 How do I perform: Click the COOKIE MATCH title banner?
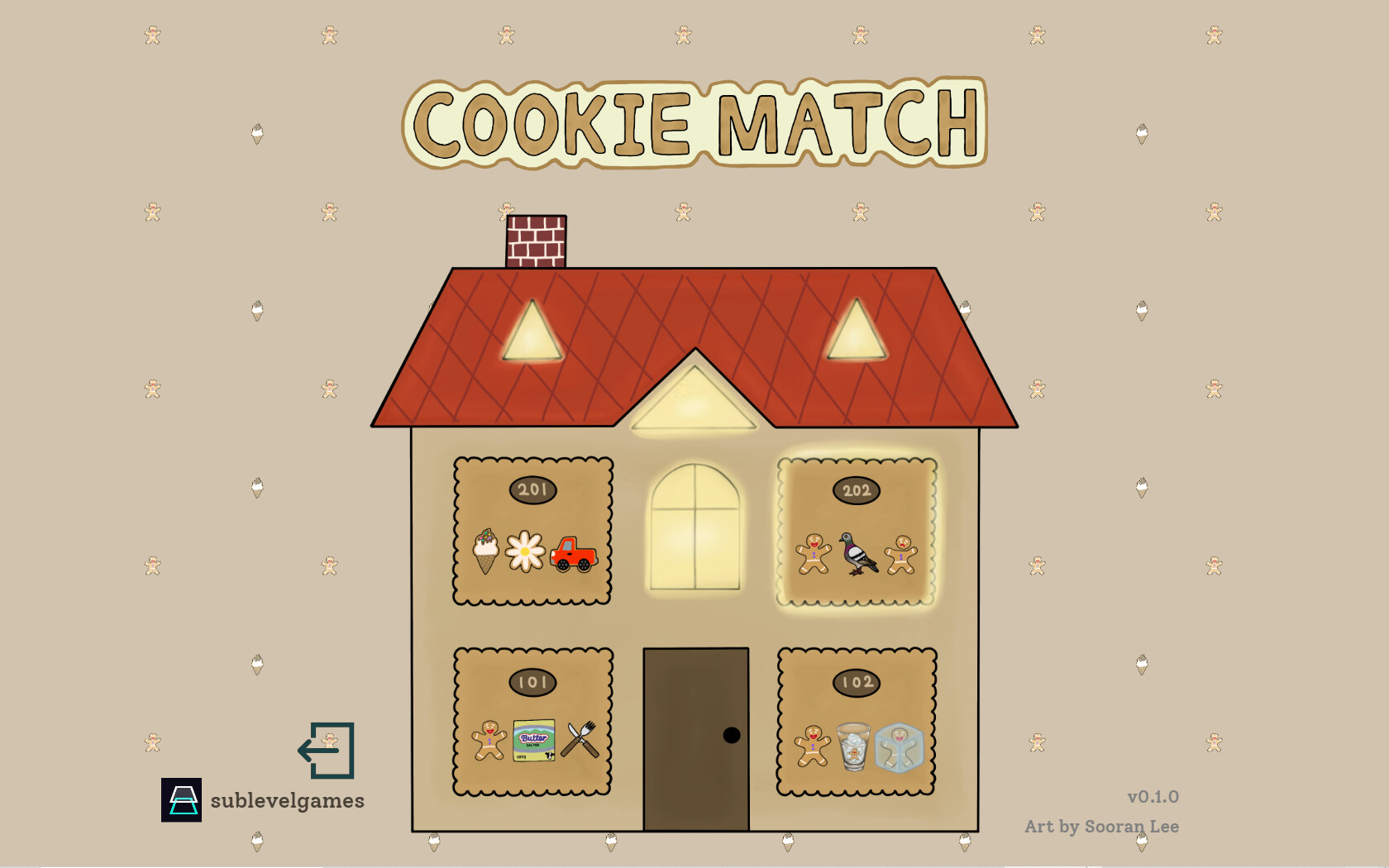tap(694, 122)
